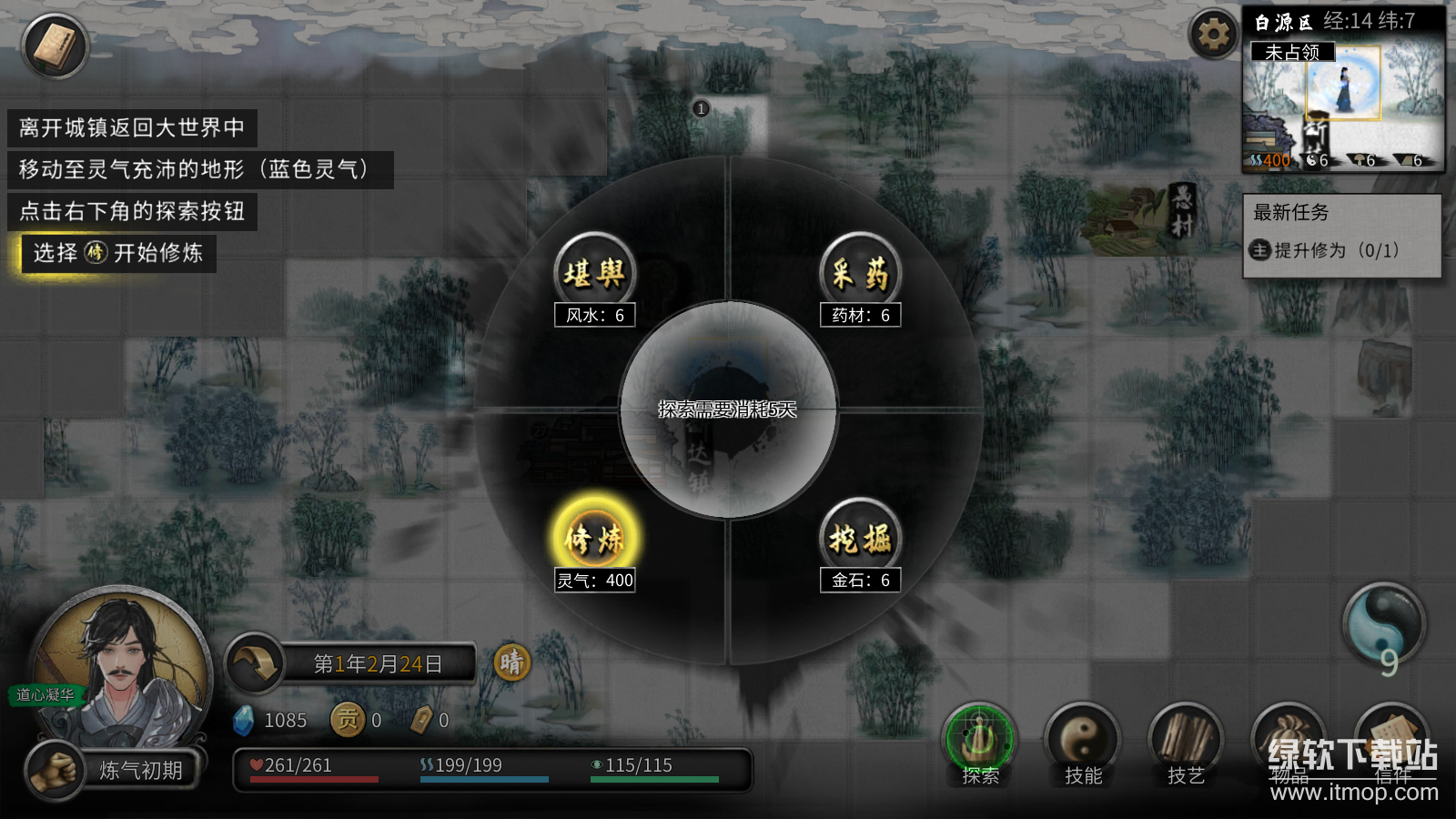The width and height of the screenshot is (1456, 819).
Task: Open the 炼气初期 cultivation stage button
Action: (x=141, y=771)
